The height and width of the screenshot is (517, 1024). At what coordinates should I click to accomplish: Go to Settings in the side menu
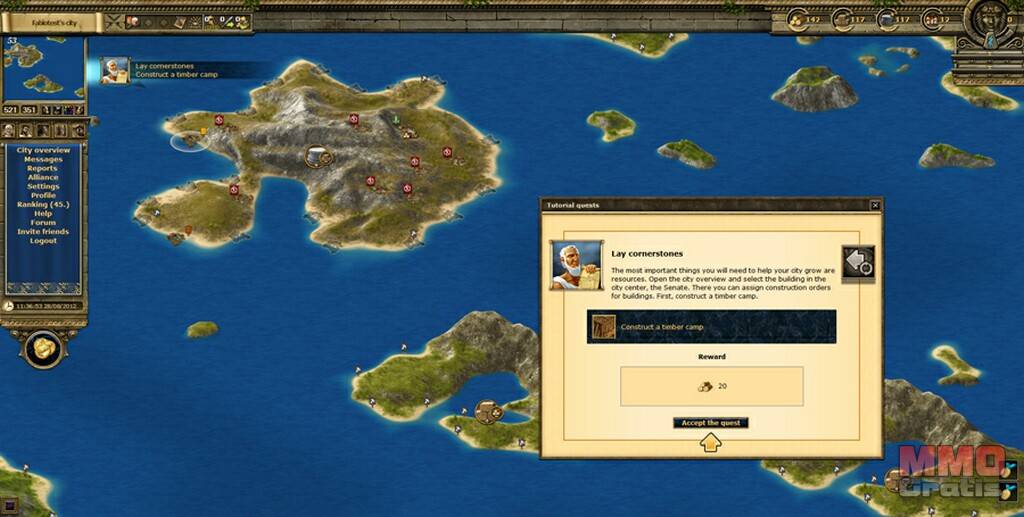point(43,186)
